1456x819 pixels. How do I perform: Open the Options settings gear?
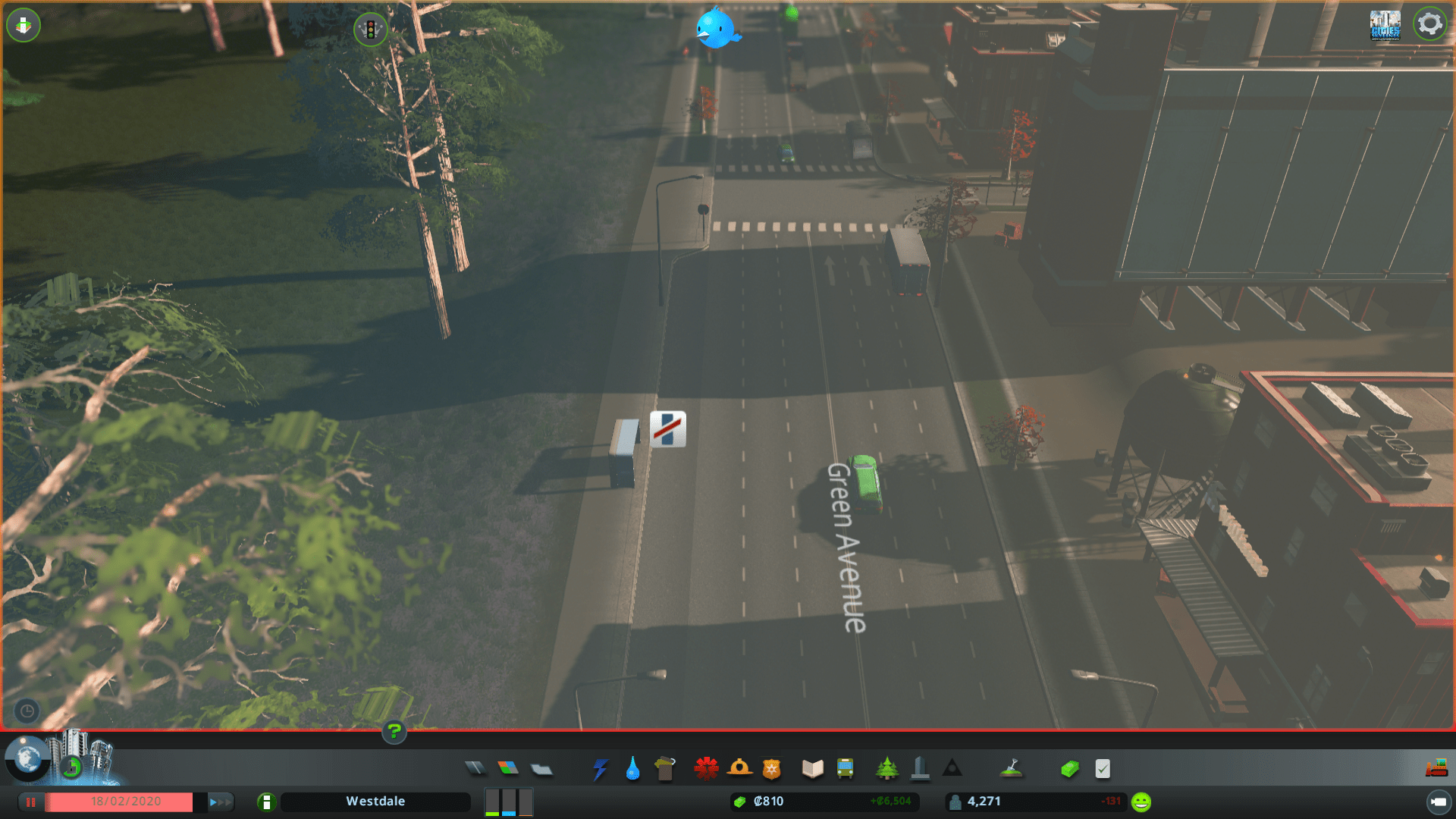pos(1430,24)
